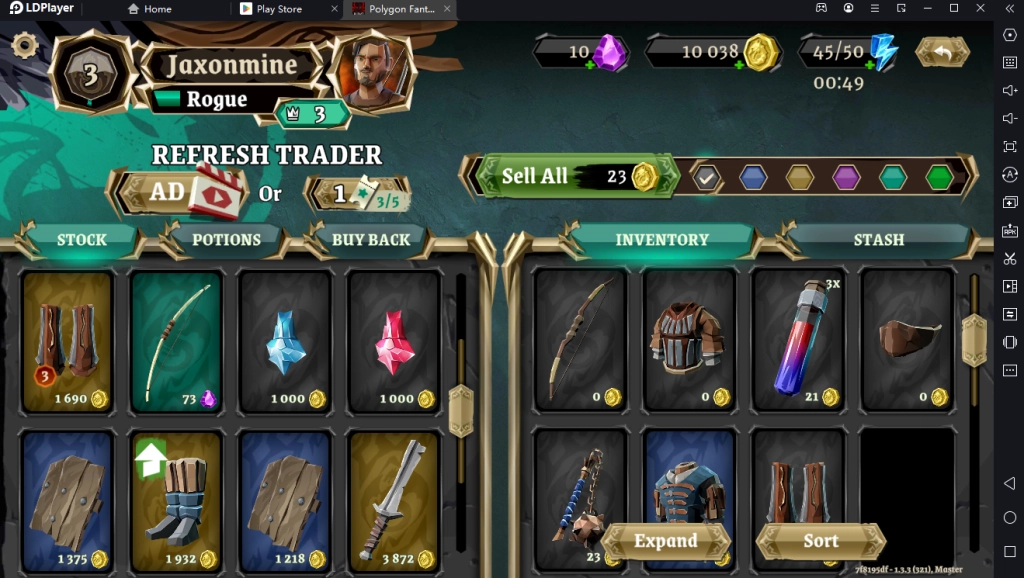The height and width of the screenshot is (578, 1024).
Task: Toggle the grey checkmark sell filter
Action: click(707, 178)
